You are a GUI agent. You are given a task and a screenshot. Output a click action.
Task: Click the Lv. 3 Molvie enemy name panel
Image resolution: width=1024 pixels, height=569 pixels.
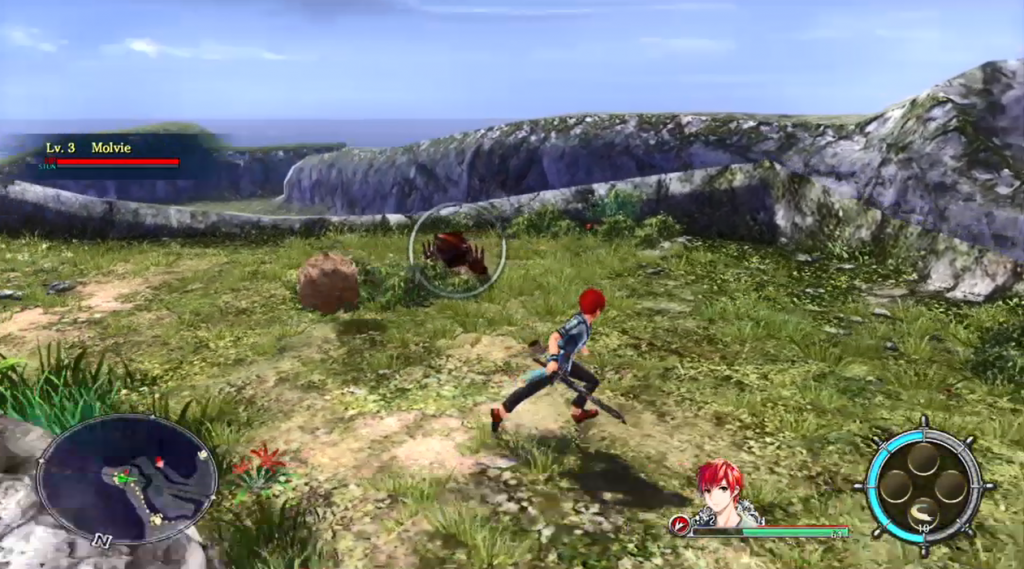click(112, 153)
